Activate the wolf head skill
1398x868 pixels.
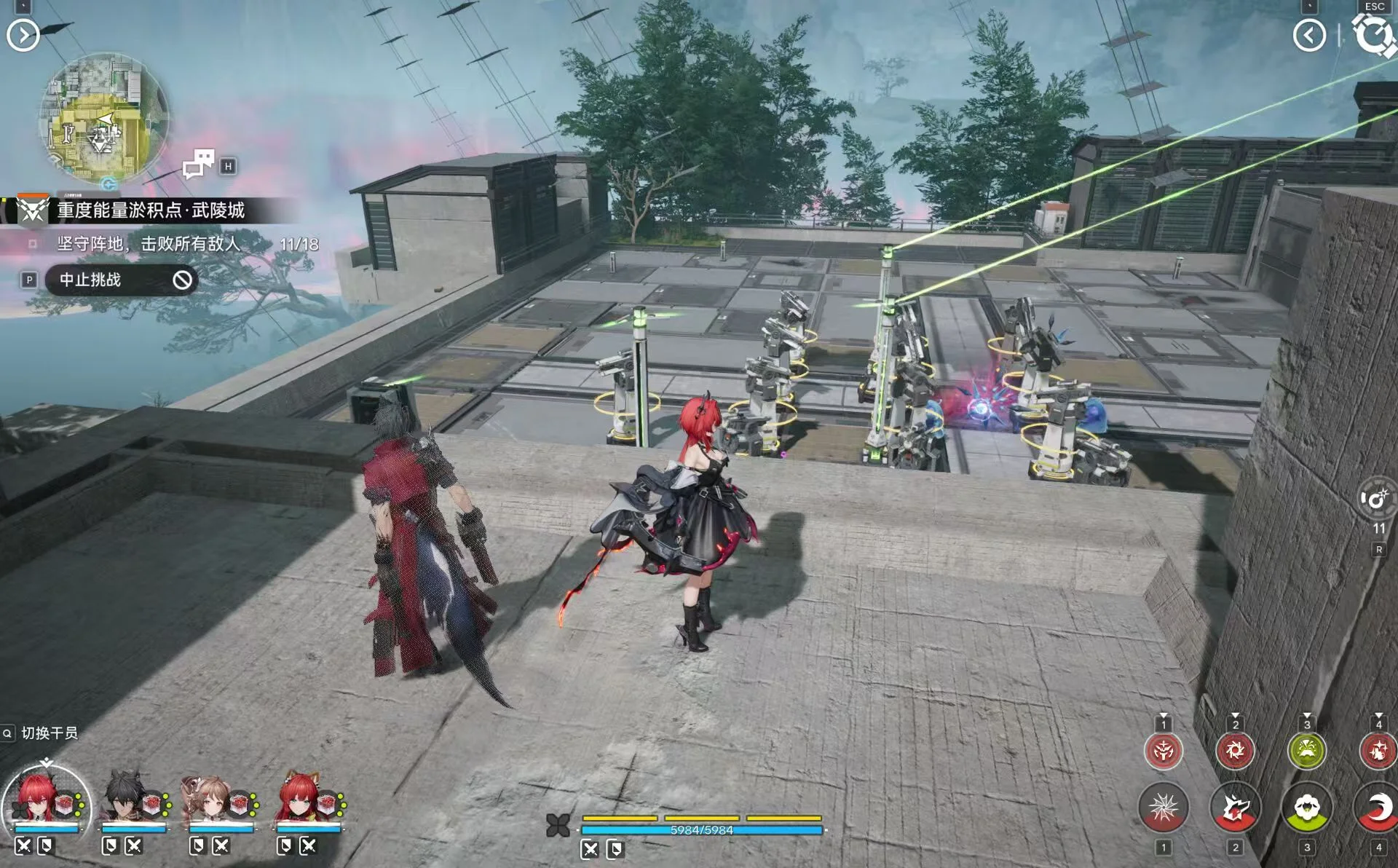coord(1235,808)
